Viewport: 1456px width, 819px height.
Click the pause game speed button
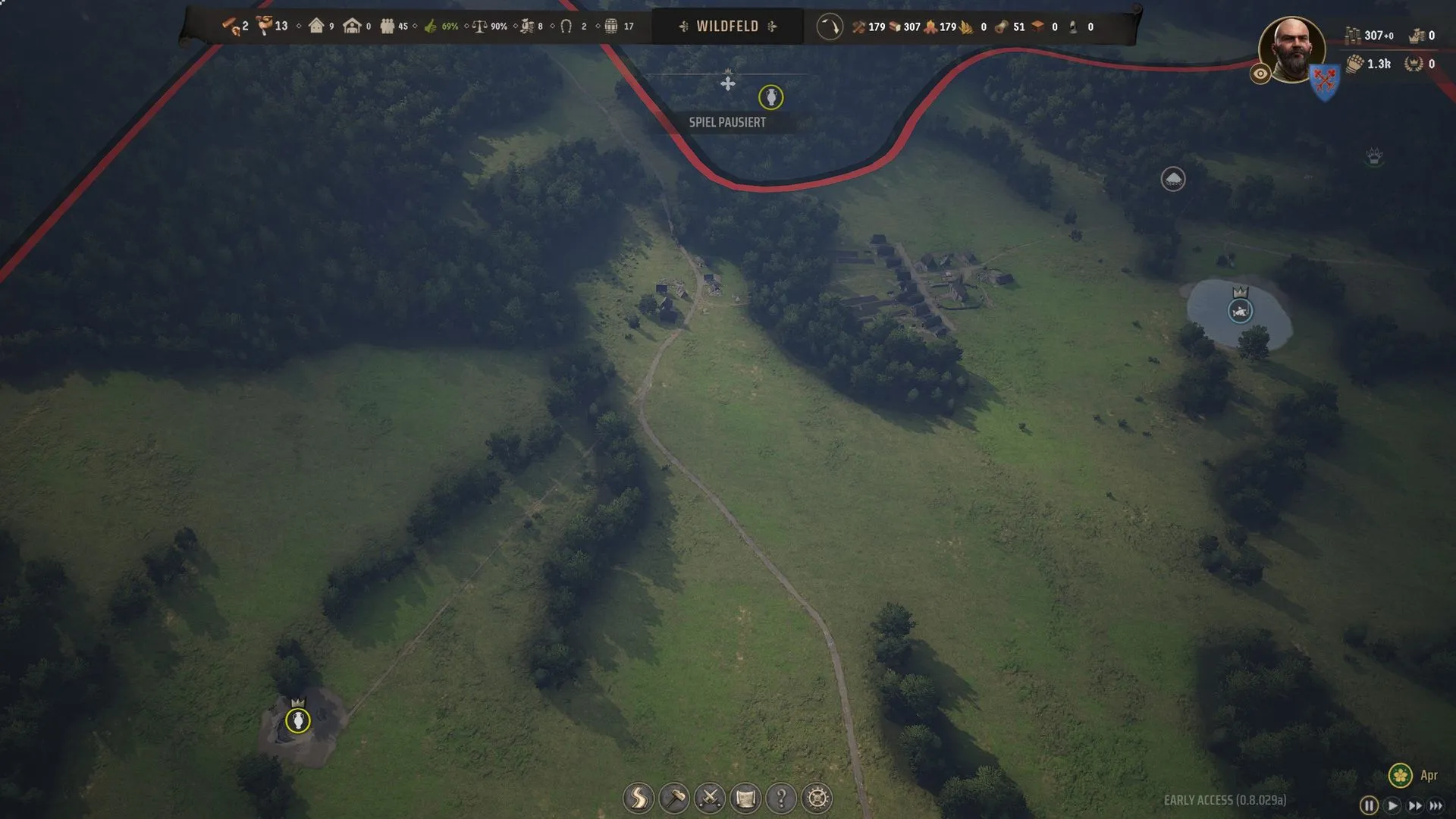[x=1369, y=805]
